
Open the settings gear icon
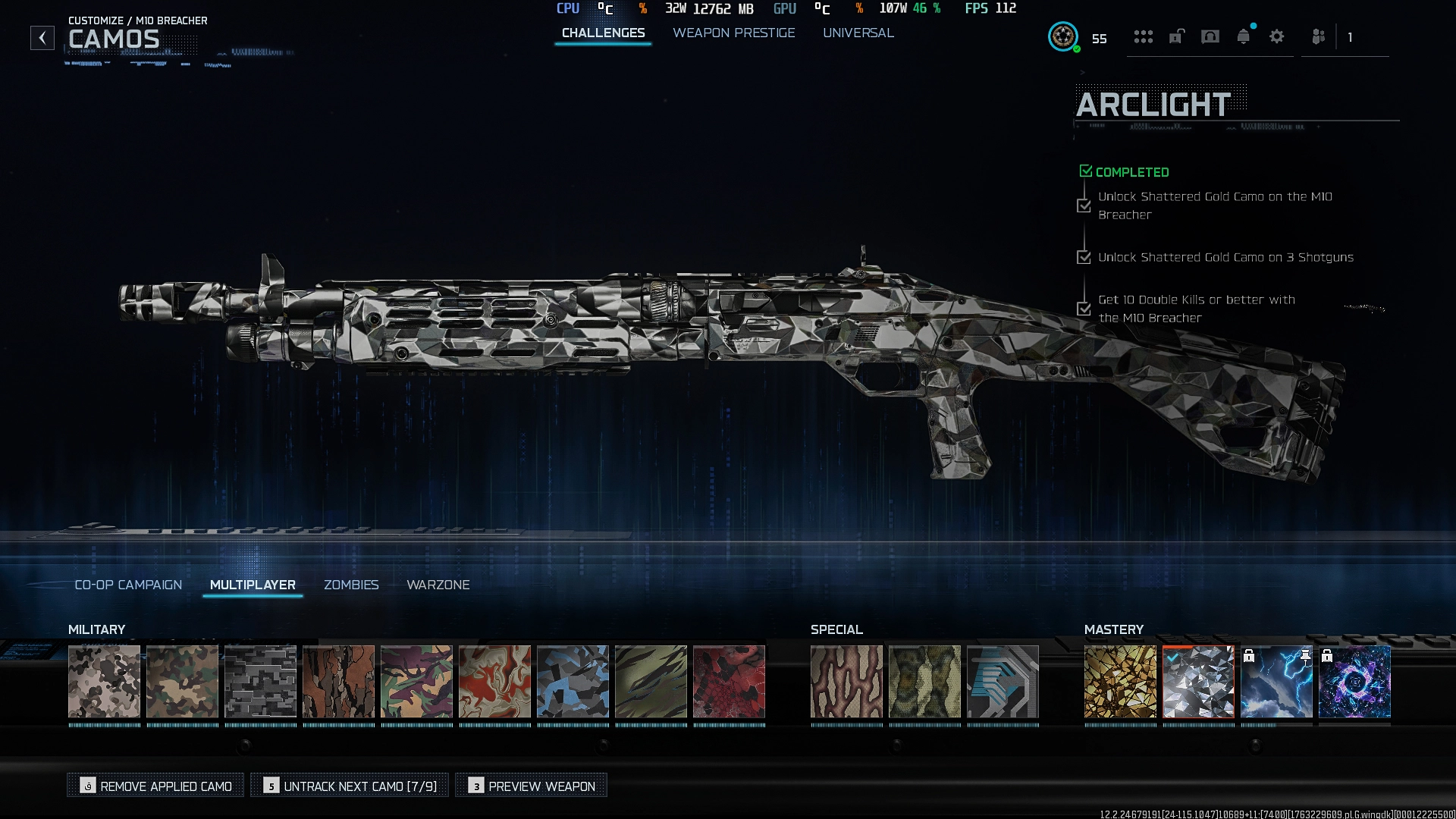1277,37
